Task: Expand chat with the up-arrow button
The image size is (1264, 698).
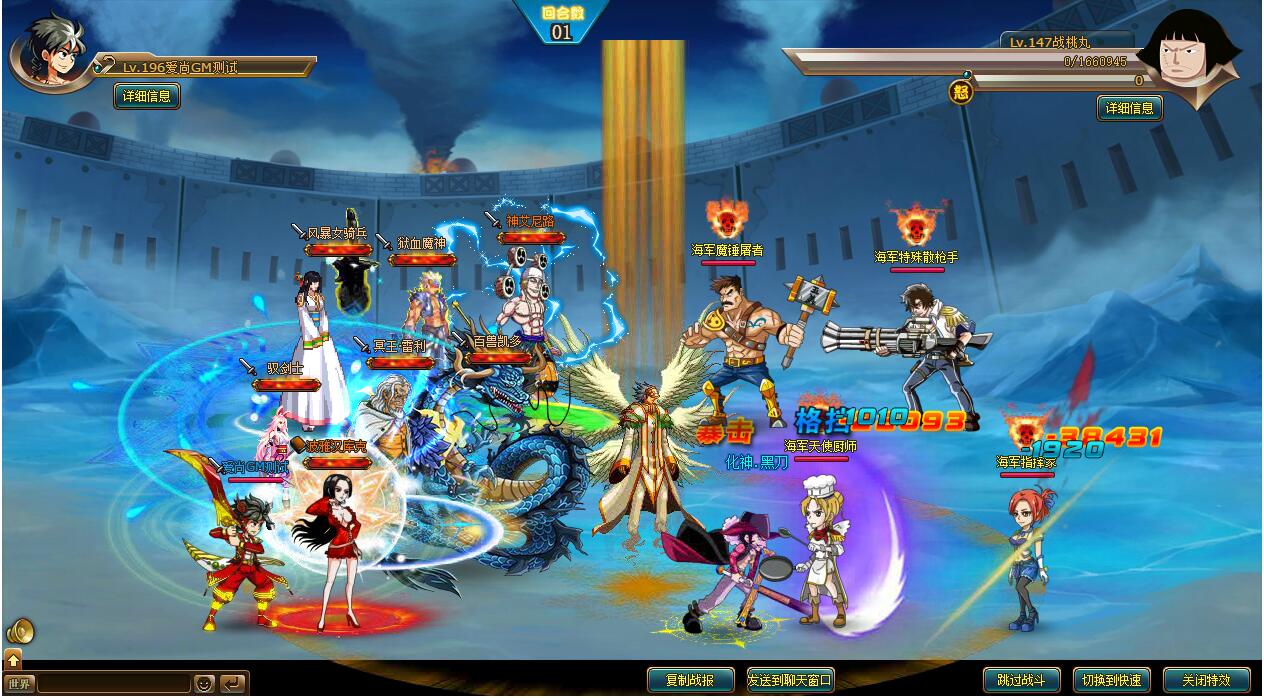Action: [13, 659]
